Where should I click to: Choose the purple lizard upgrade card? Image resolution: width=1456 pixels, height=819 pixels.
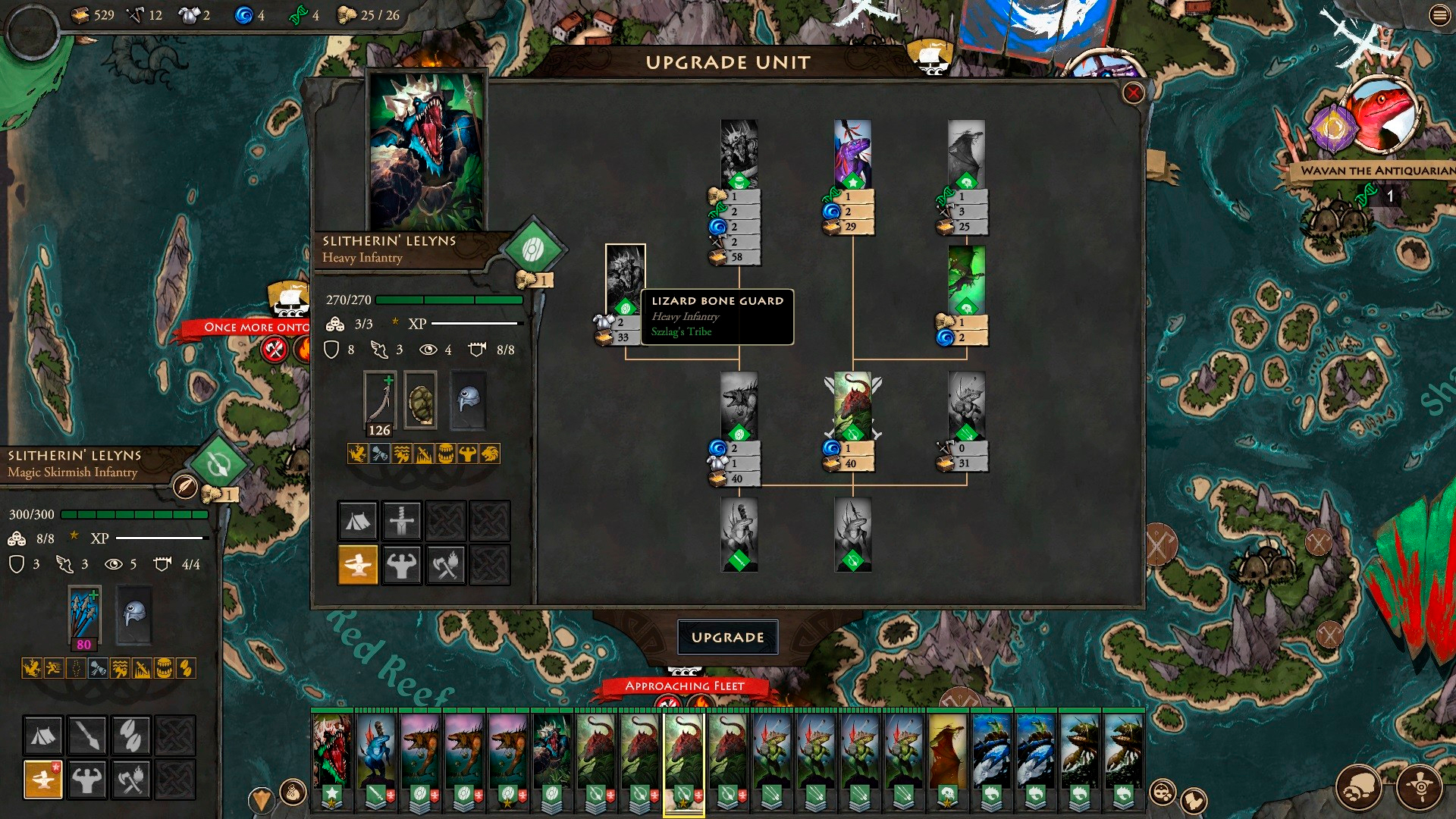click(852, 154)
